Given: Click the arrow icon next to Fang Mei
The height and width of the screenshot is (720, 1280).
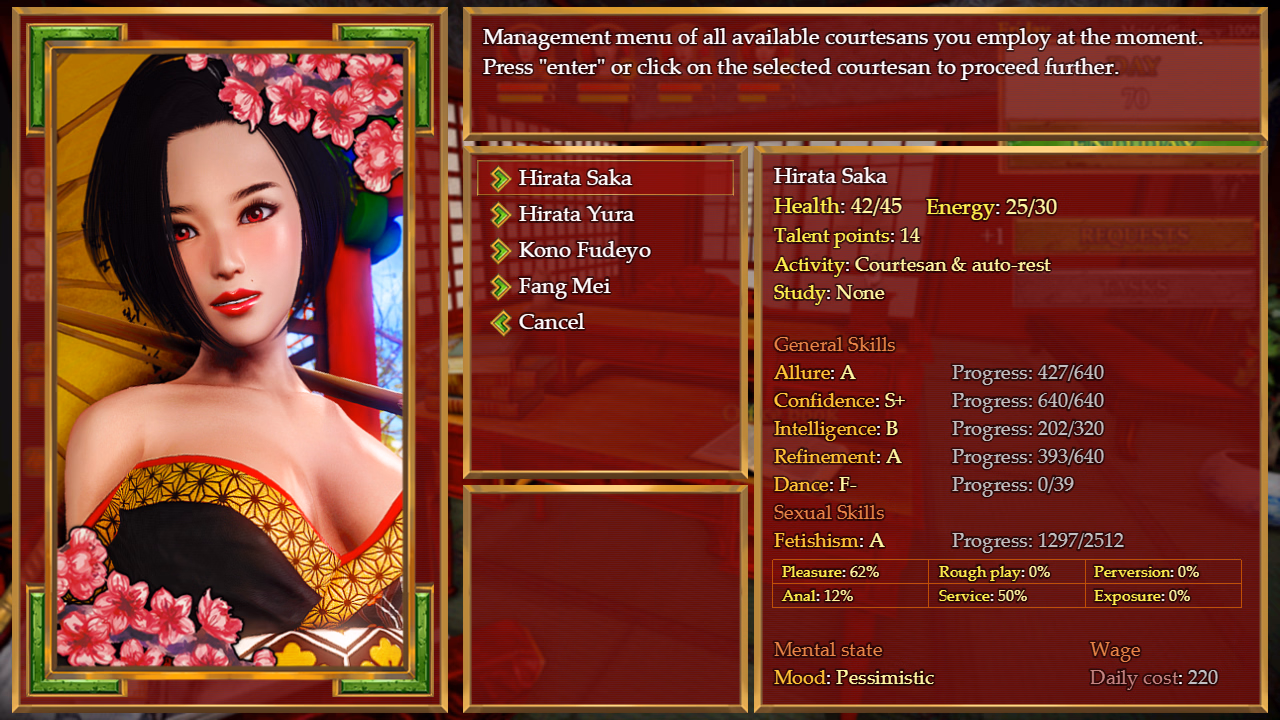Looking at the screenshot, I should (500, 286).
